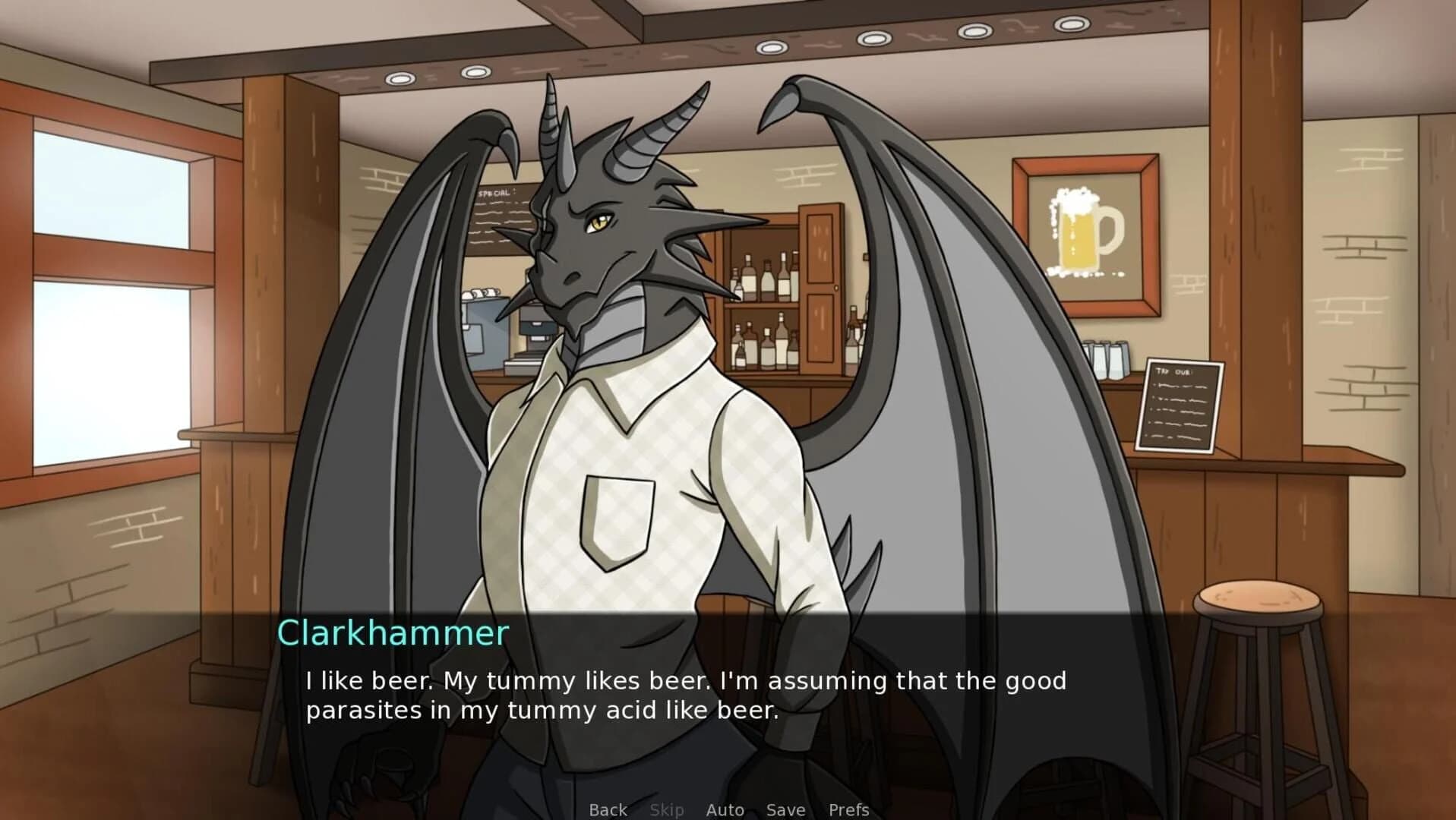The image size is (1456, 820).
Task: Select the Clarkhammer name label
Action: (393, 632)
